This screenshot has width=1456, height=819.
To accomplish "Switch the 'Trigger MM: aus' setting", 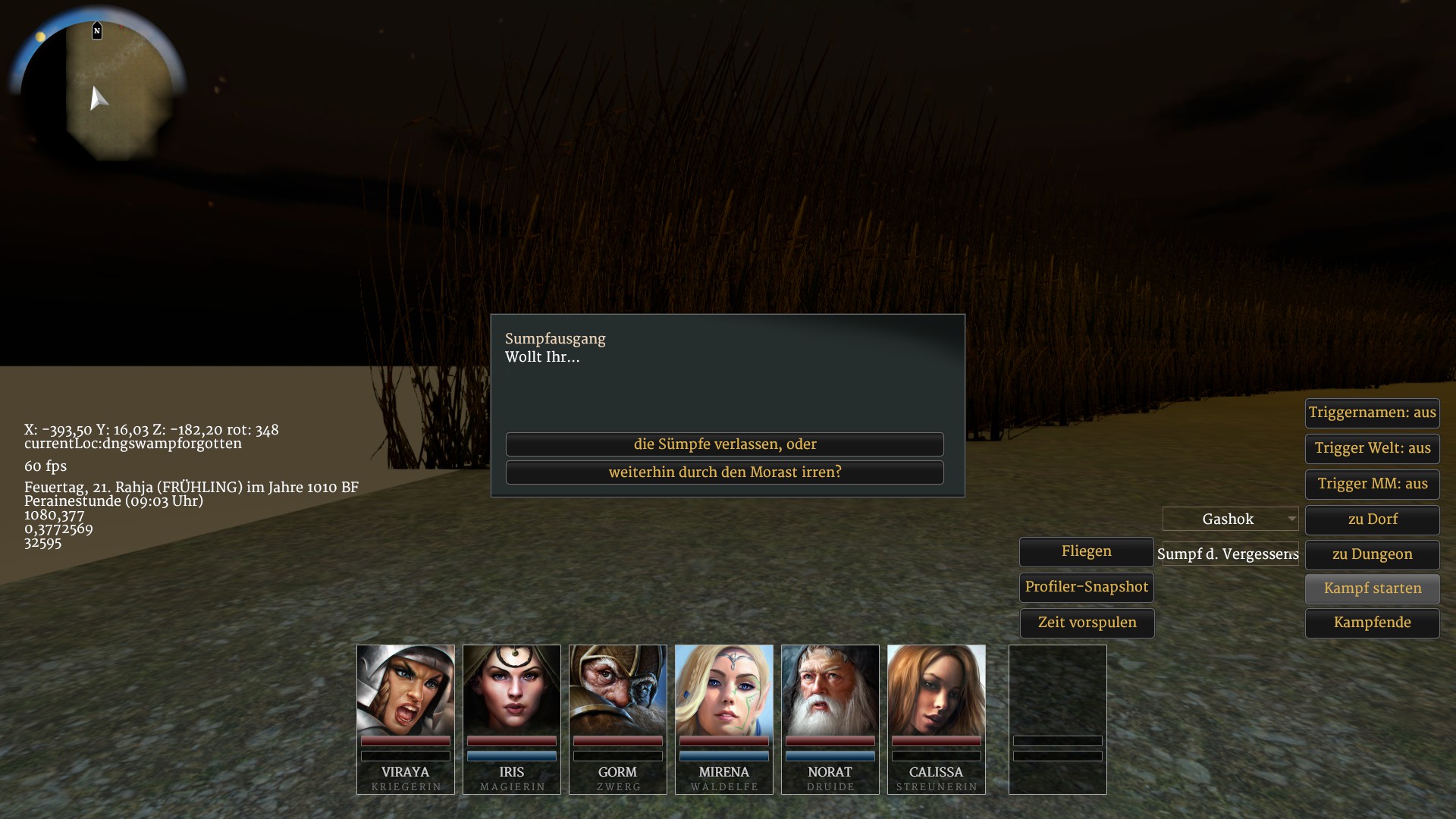I will pyautogui.click(x=1372, y=485).
